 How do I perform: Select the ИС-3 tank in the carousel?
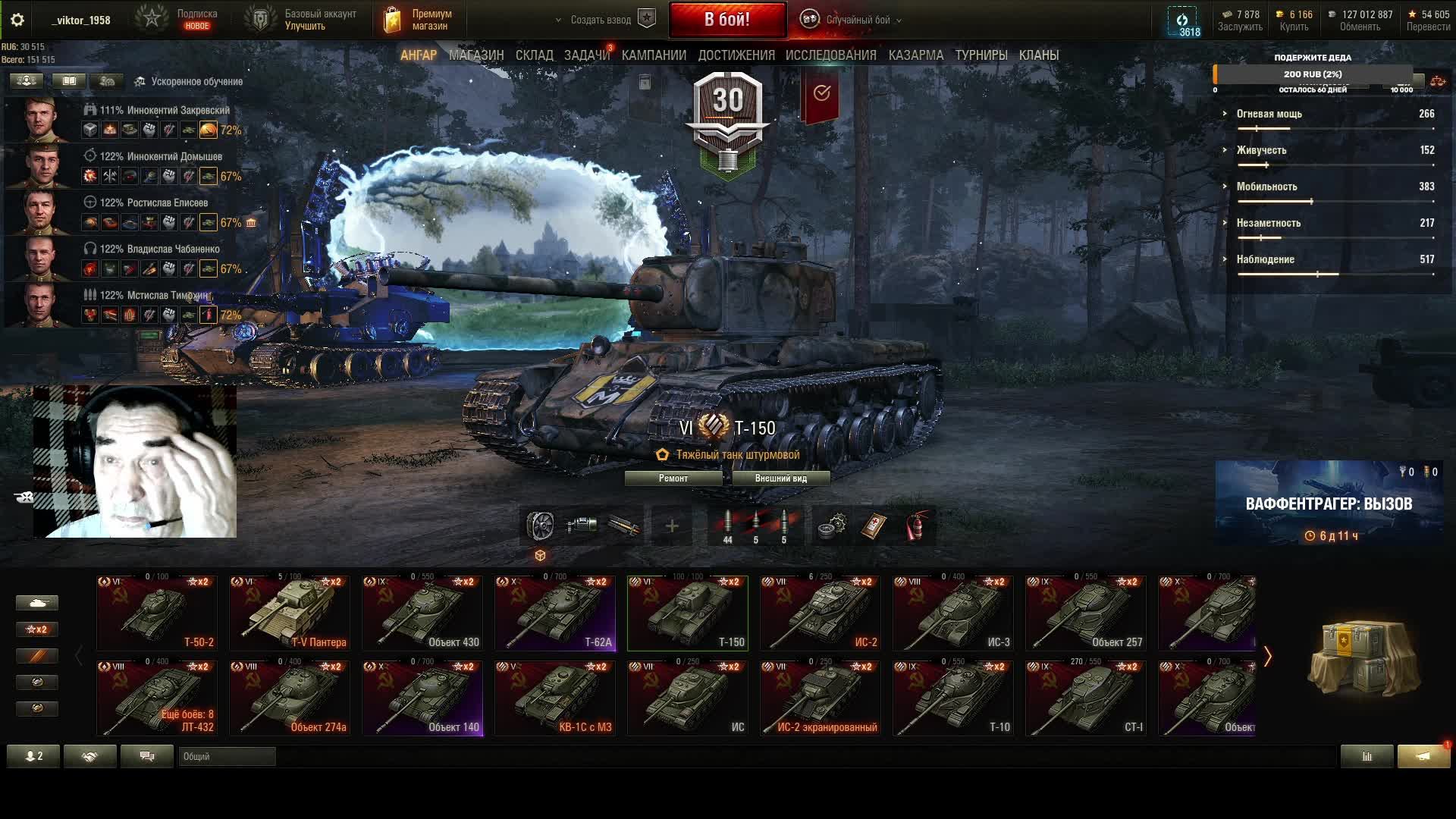pos(952,613)
